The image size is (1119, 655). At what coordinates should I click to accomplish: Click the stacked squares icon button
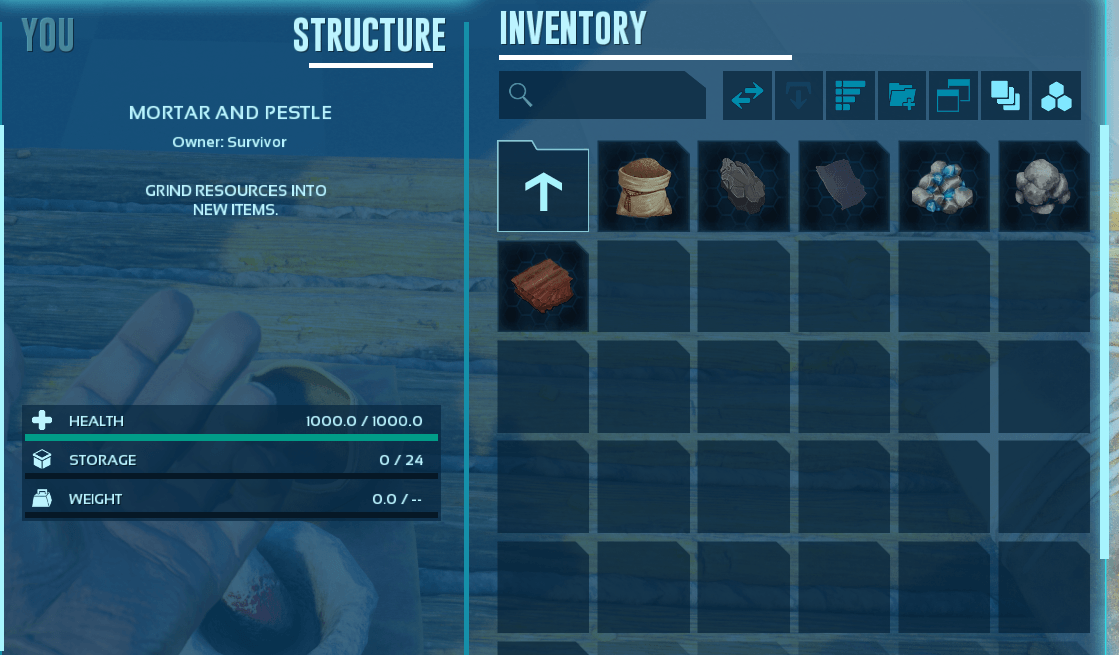(x=1004, y=96)
